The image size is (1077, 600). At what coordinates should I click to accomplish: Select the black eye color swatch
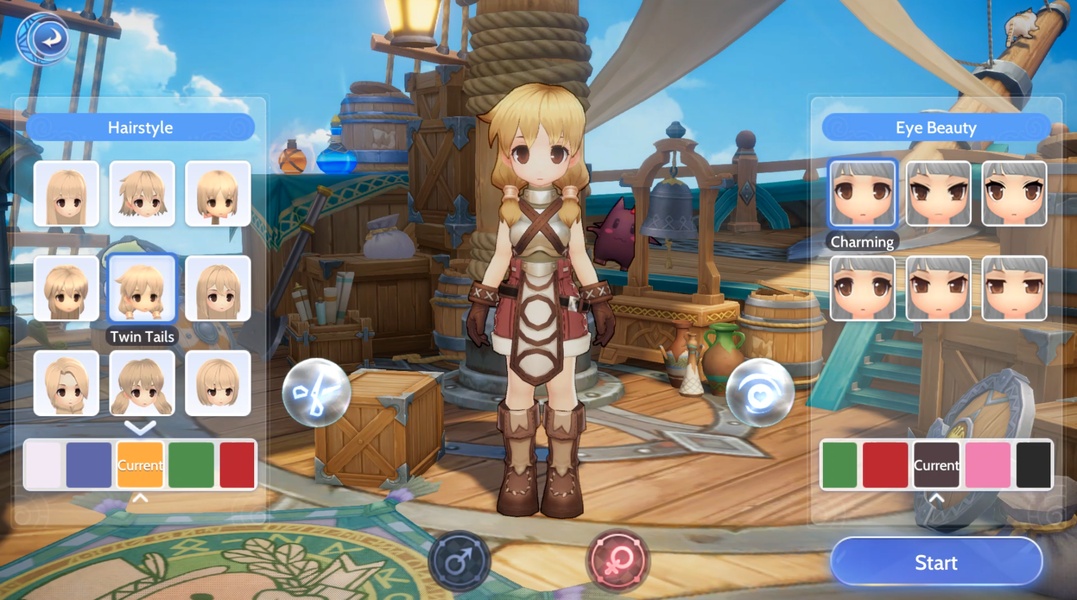[x=1034, y=465]
